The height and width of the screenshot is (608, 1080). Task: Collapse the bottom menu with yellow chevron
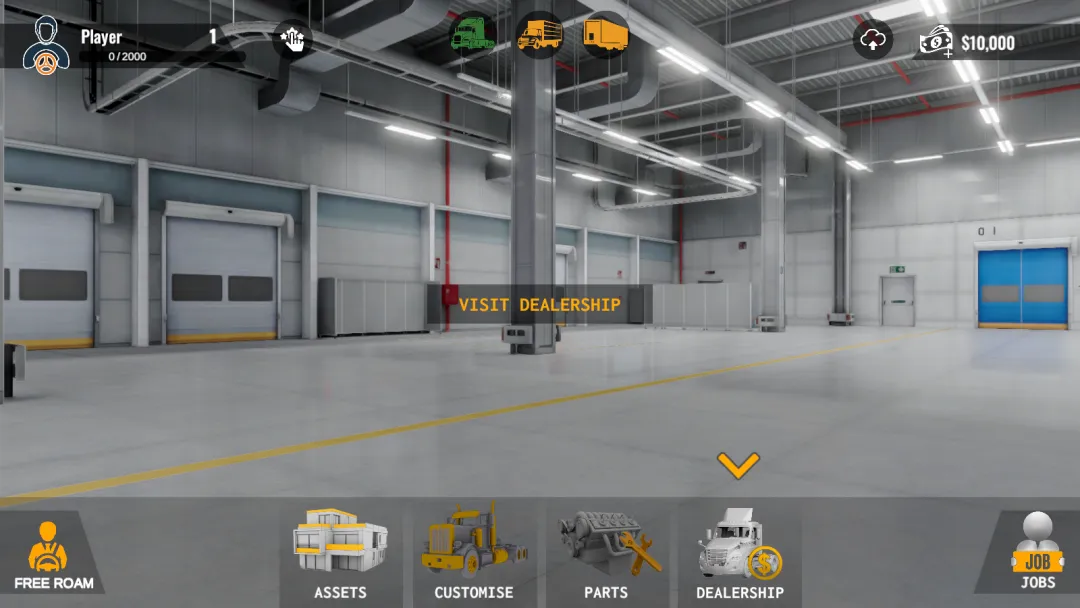pyautogui.click(x=738, y=465)
